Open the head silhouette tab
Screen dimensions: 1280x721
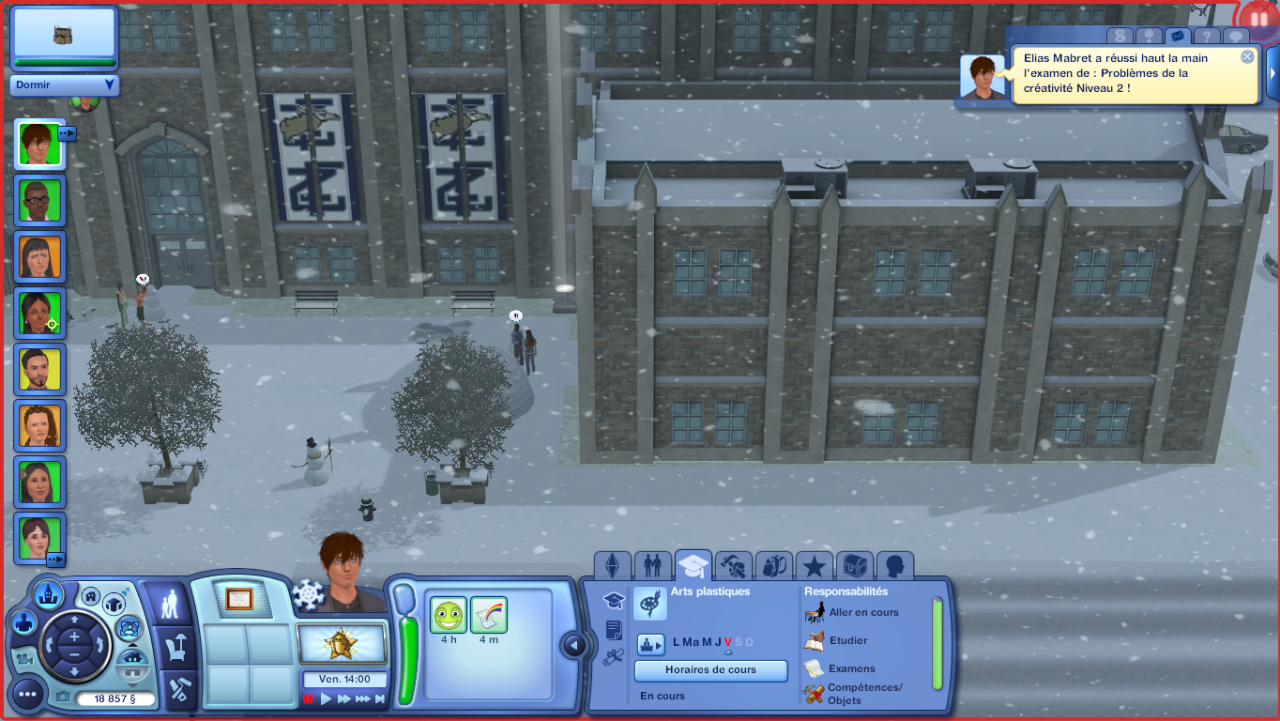(x=894, y=567)
